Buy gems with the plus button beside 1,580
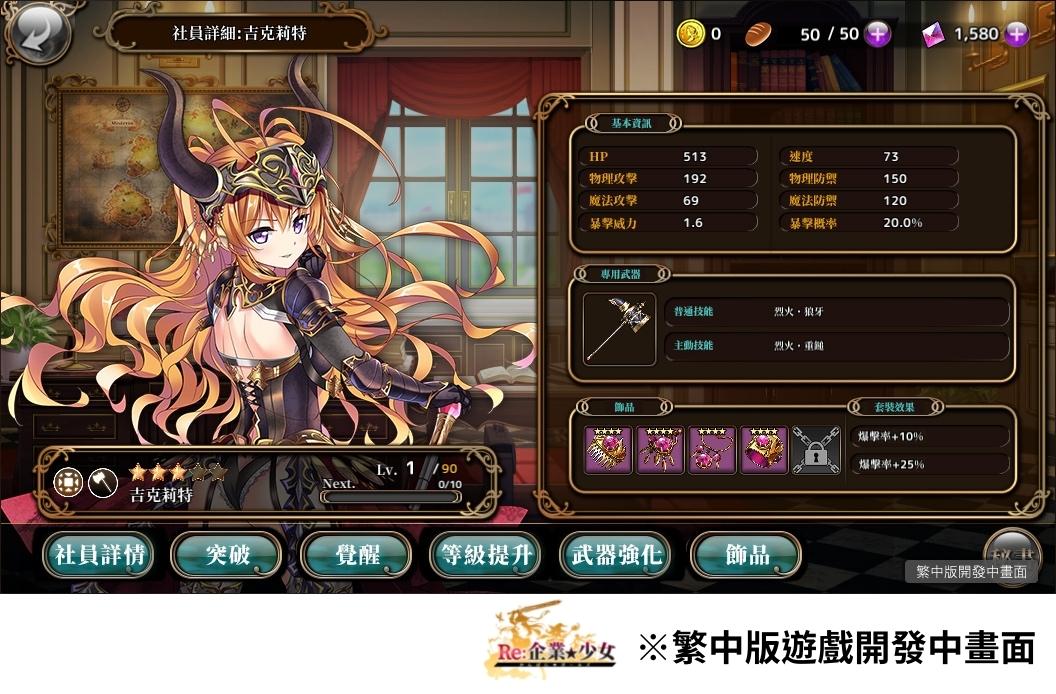Viewport: 1056px width, 694px height. coord(1016,34)
